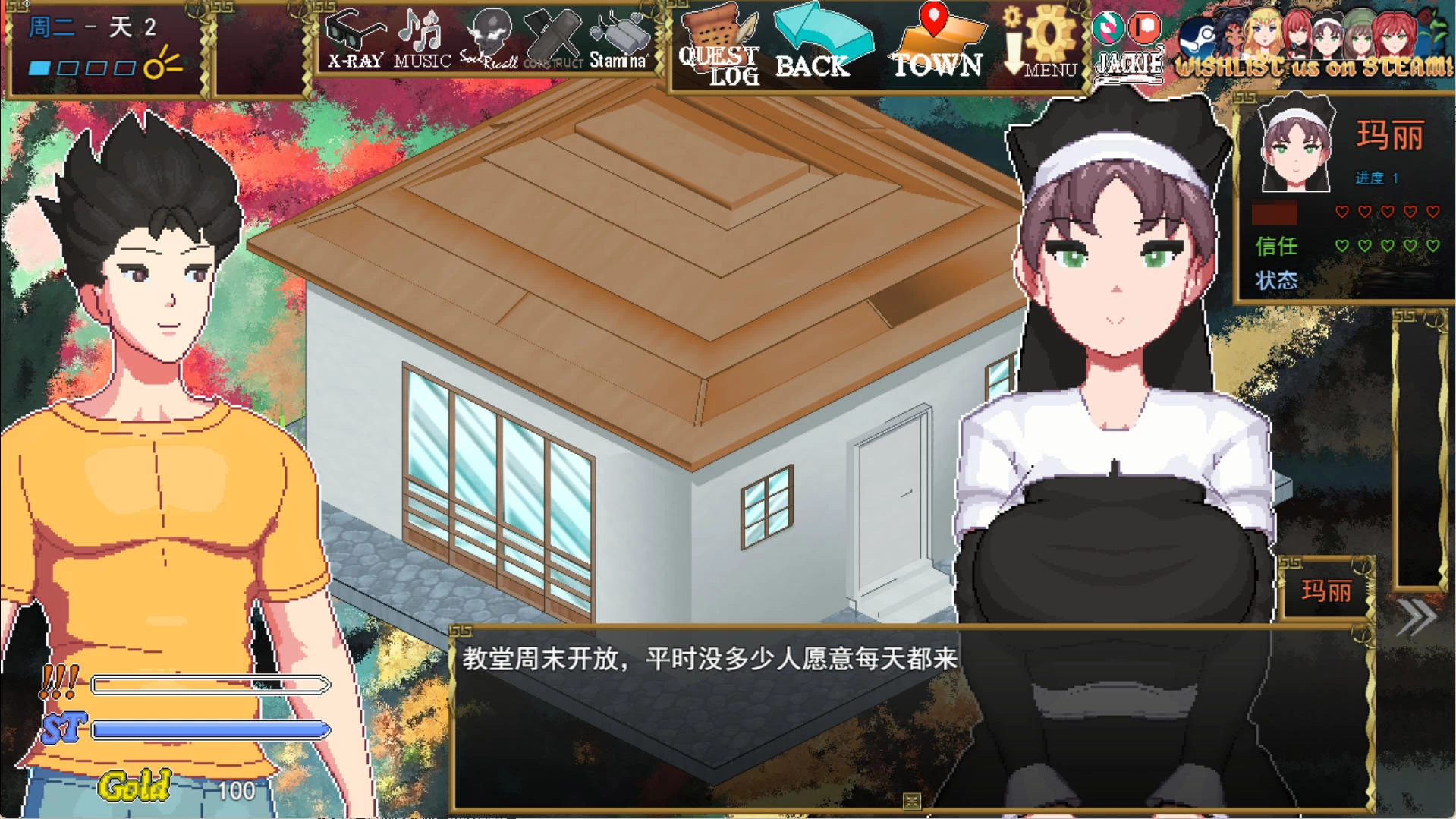Select the X-RAY glasses tool
The image size is (1456, 819).
click(354, 42)
